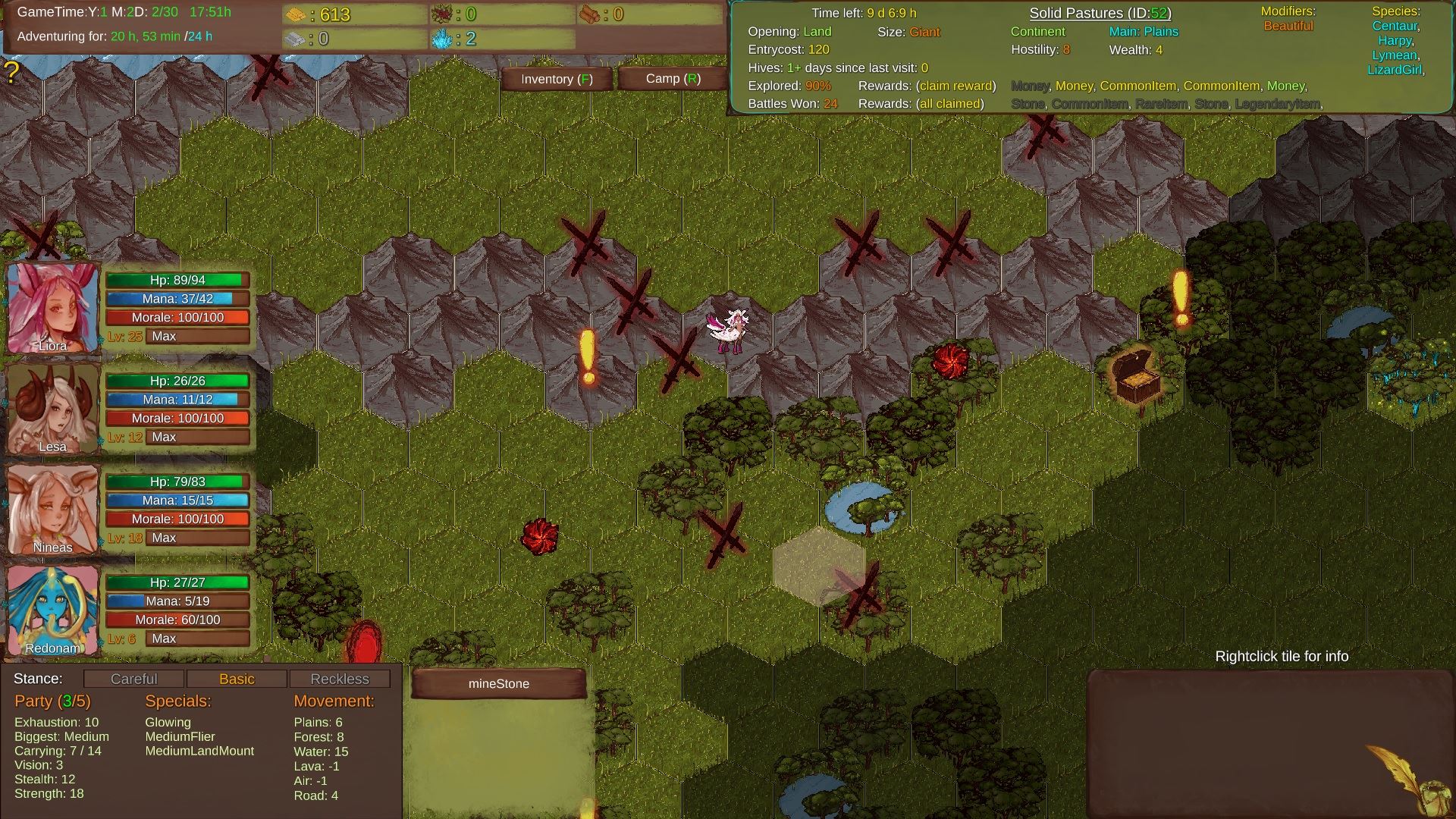Screen dimensions: 1456x819
Task: Open Nineas's character portrait
Action: point(53,510)
